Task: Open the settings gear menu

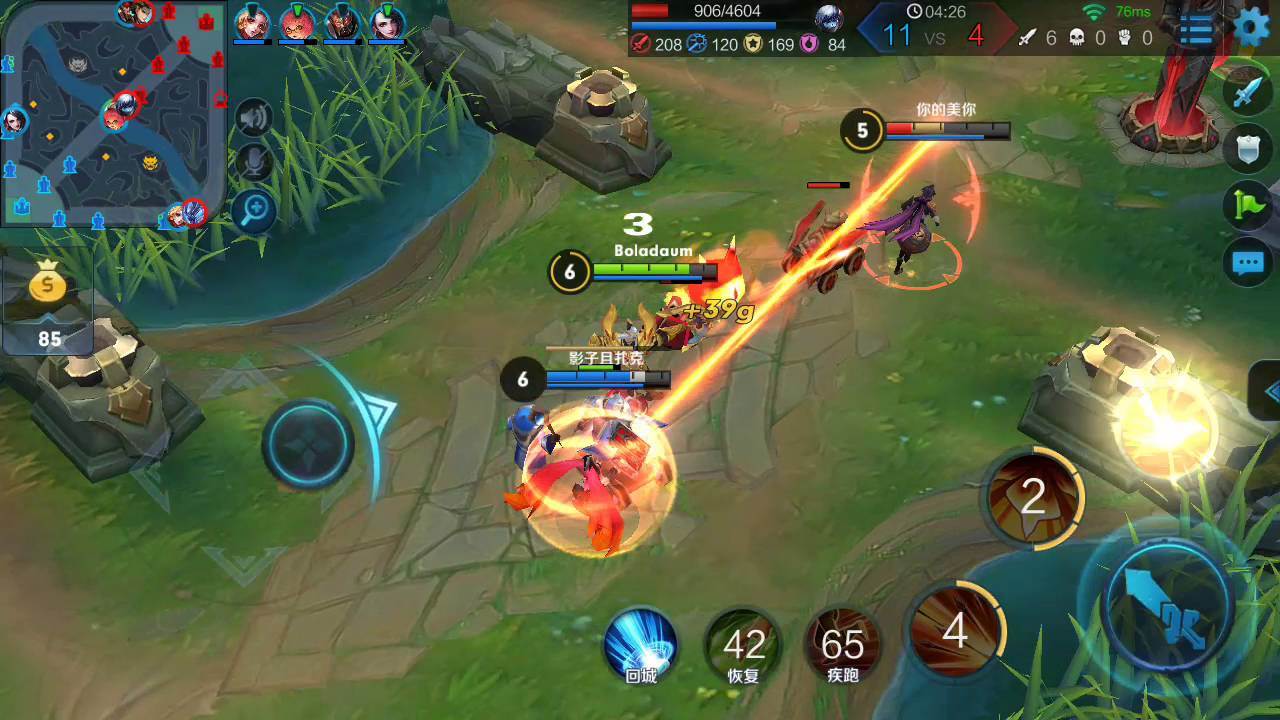Action: point(1251,27)
